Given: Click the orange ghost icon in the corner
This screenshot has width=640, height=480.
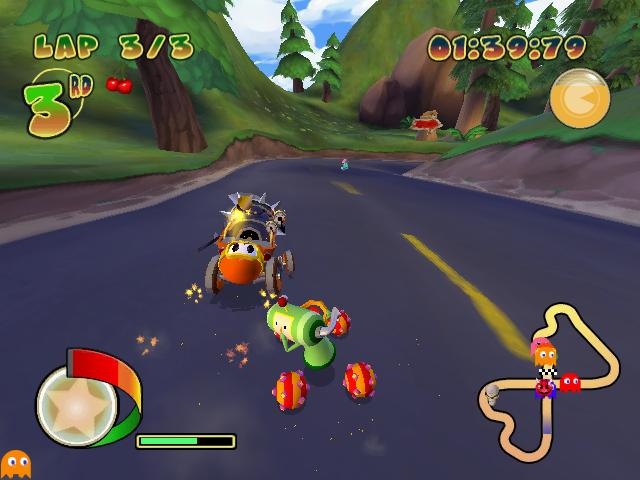Looking at the screenshot, I should click(x=15, y=463).
